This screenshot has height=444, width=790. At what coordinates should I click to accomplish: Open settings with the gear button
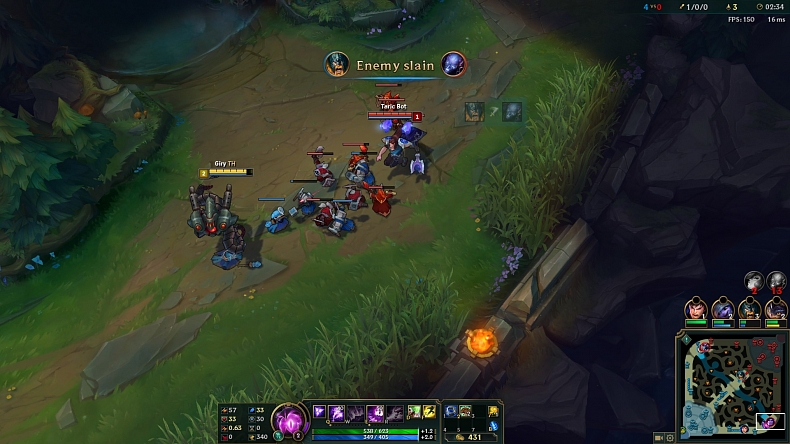pos(669,437)
